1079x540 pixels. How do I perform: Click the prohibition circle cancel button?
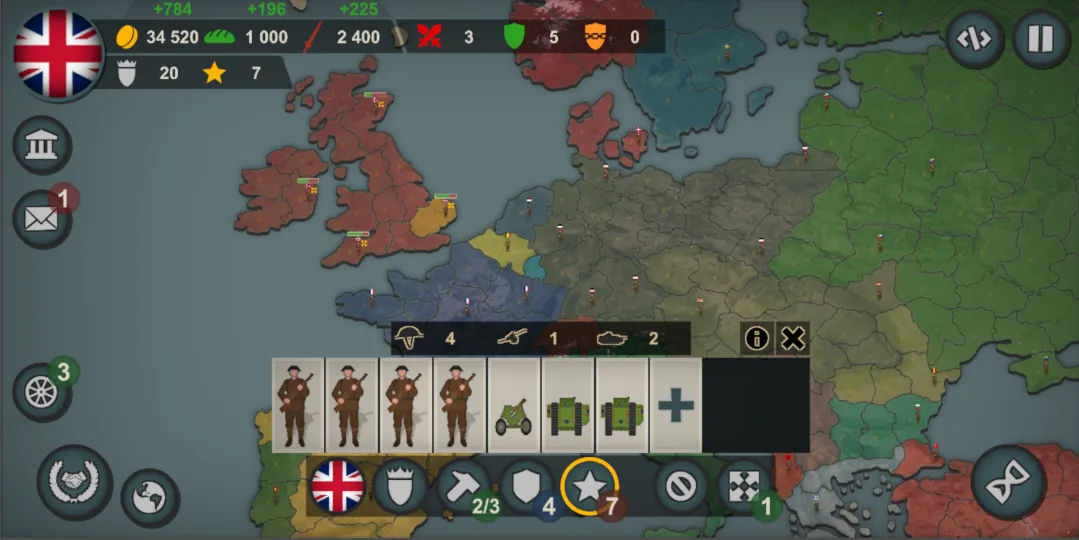[x=682, y=487]
